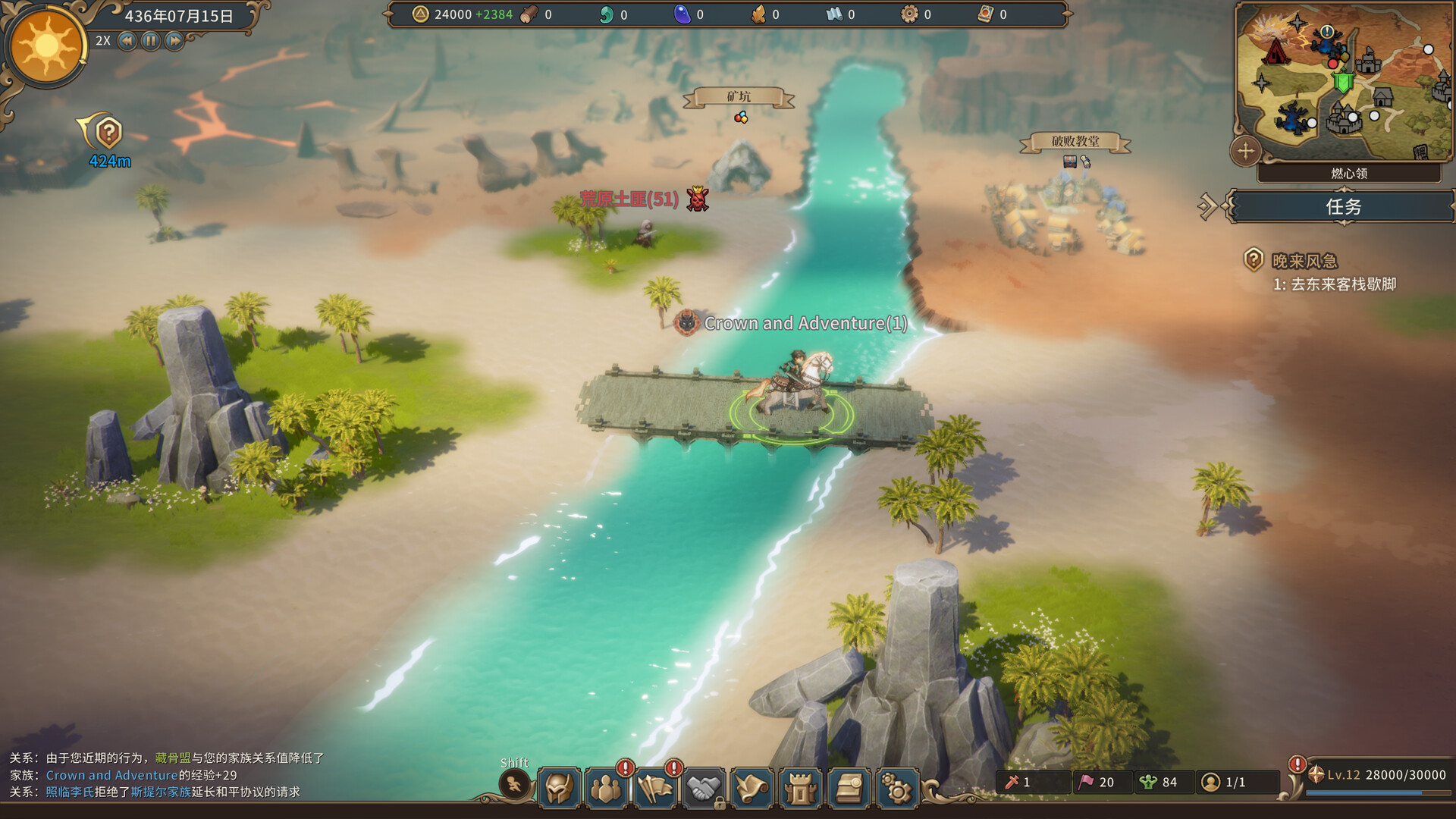Click the locked diplomacy handshake icon
The image size is (1456, 819).
coord(704,786)
